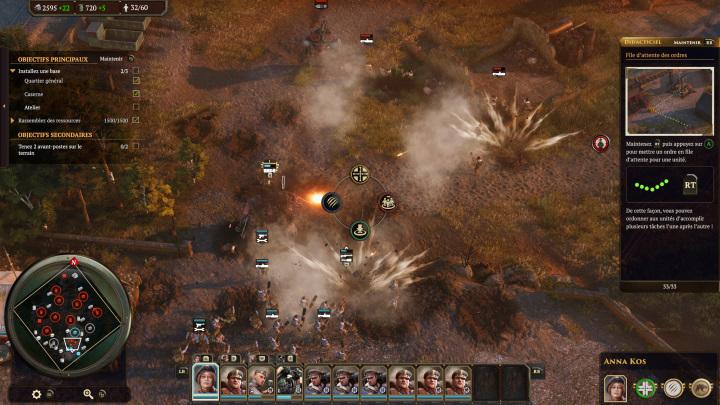Expand the 'Rassembler des ressources' objective
This screenshot has height=405, width=720.
(14, 120)
